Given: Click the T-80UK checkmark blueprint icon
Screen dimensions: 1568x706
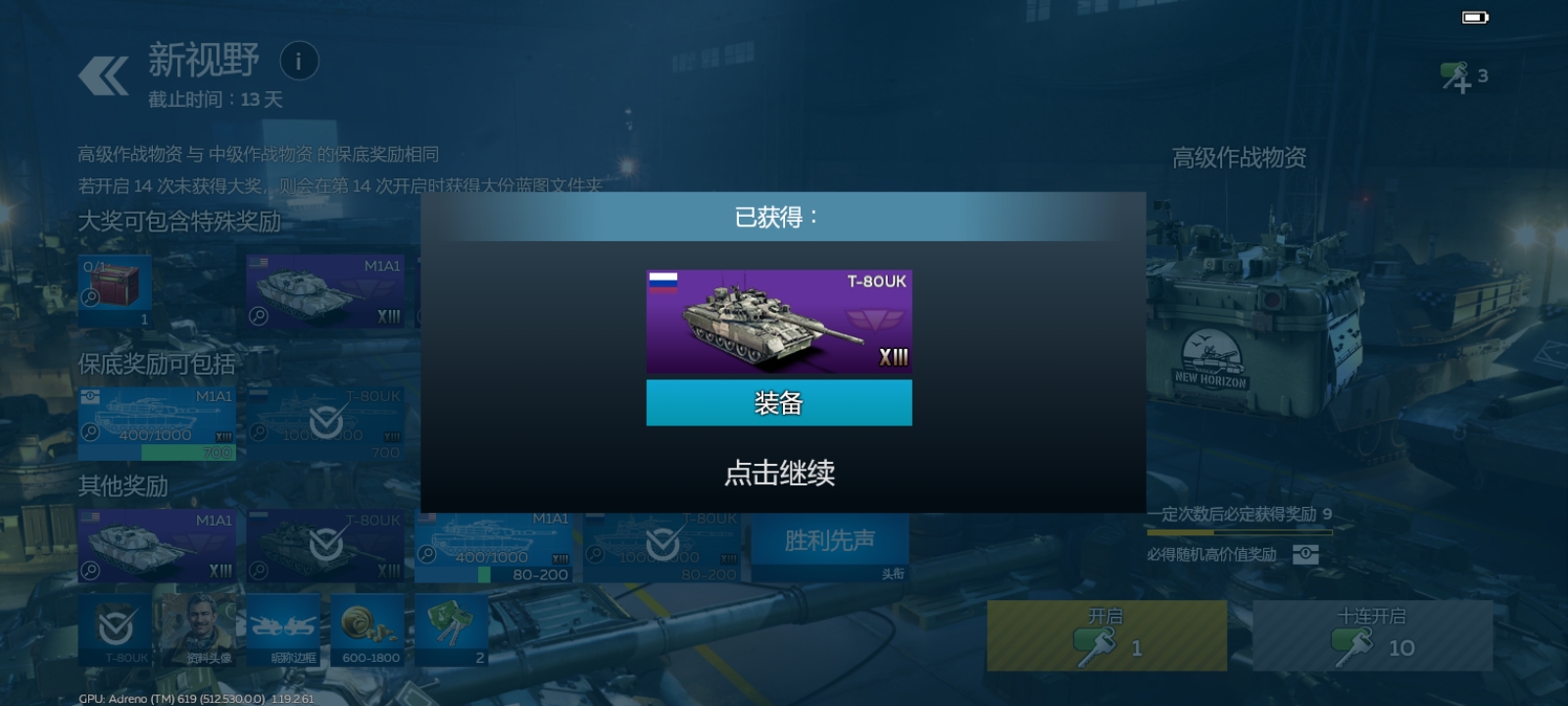Looking at the screenshot, I should (x=325, y=422).
